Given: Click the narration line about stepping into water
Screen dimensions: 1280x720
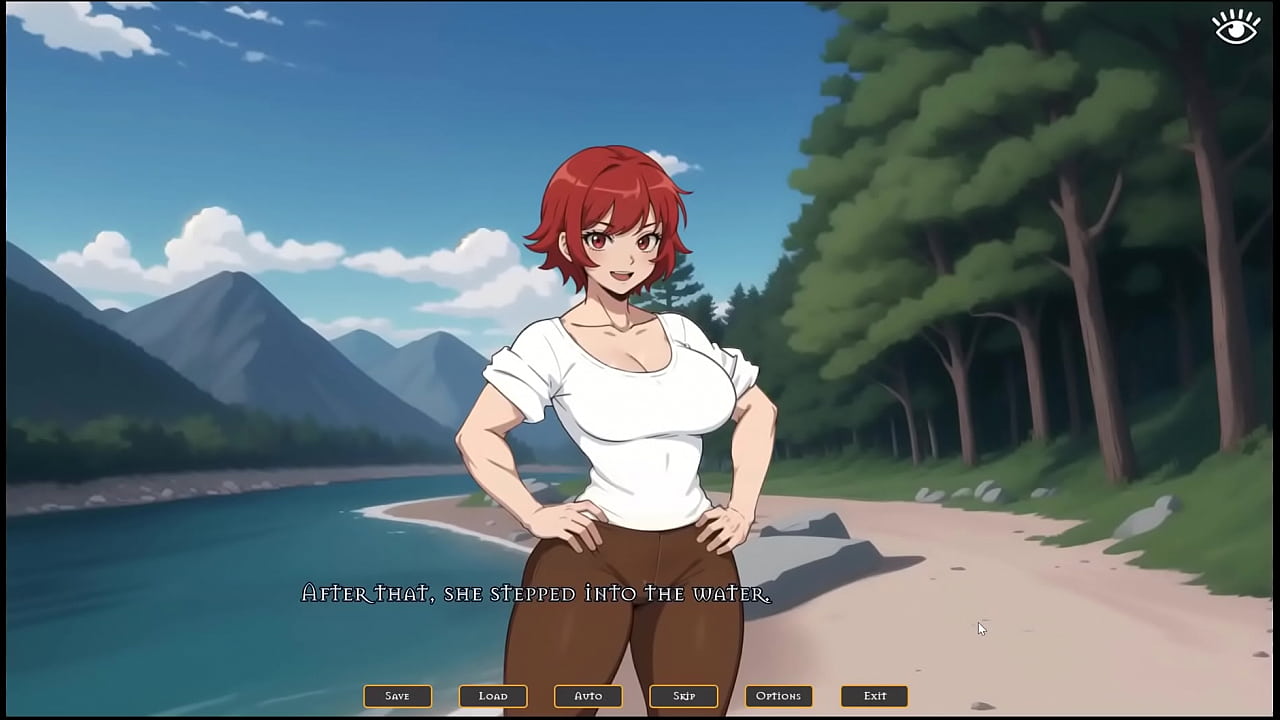Looking at the screenshot, I should [x=535, y=592].
